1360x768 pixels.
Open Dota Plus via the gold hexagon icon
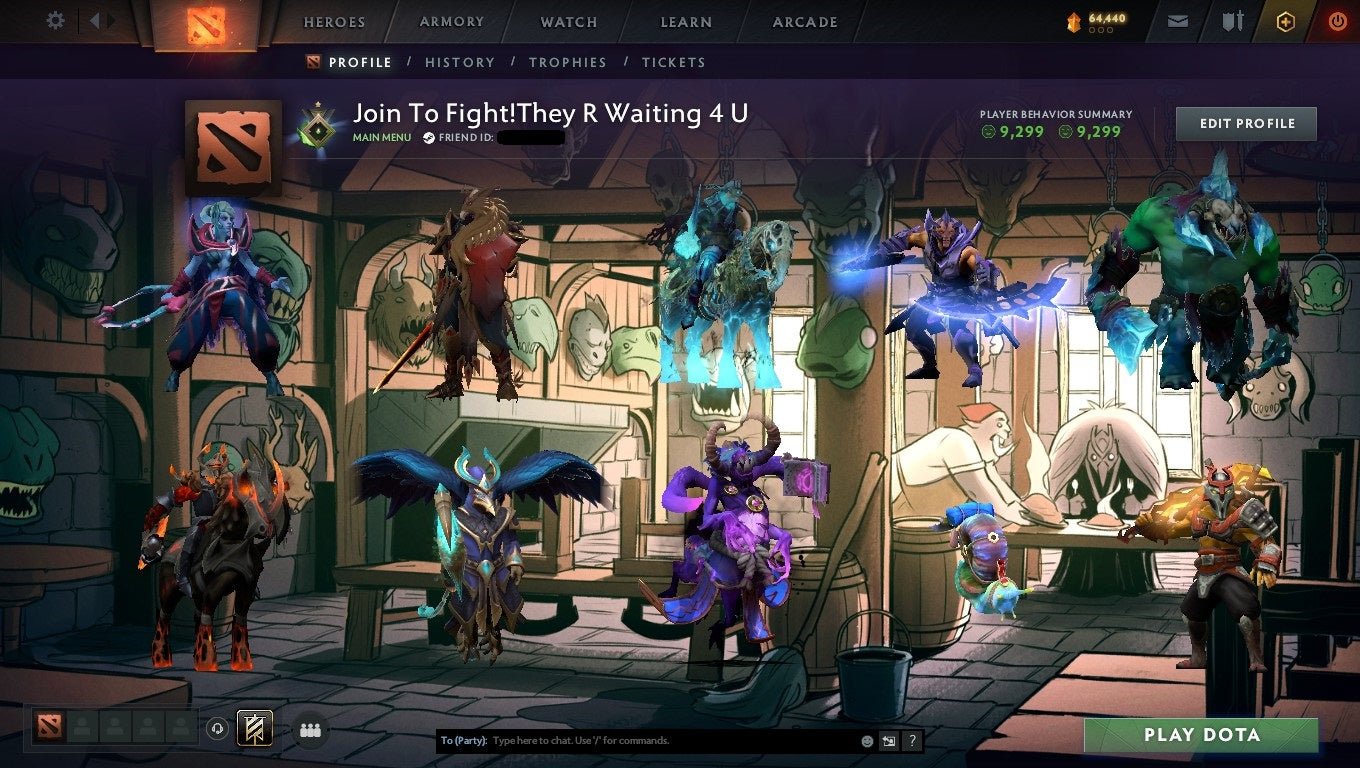click(x=1286, y=20)
